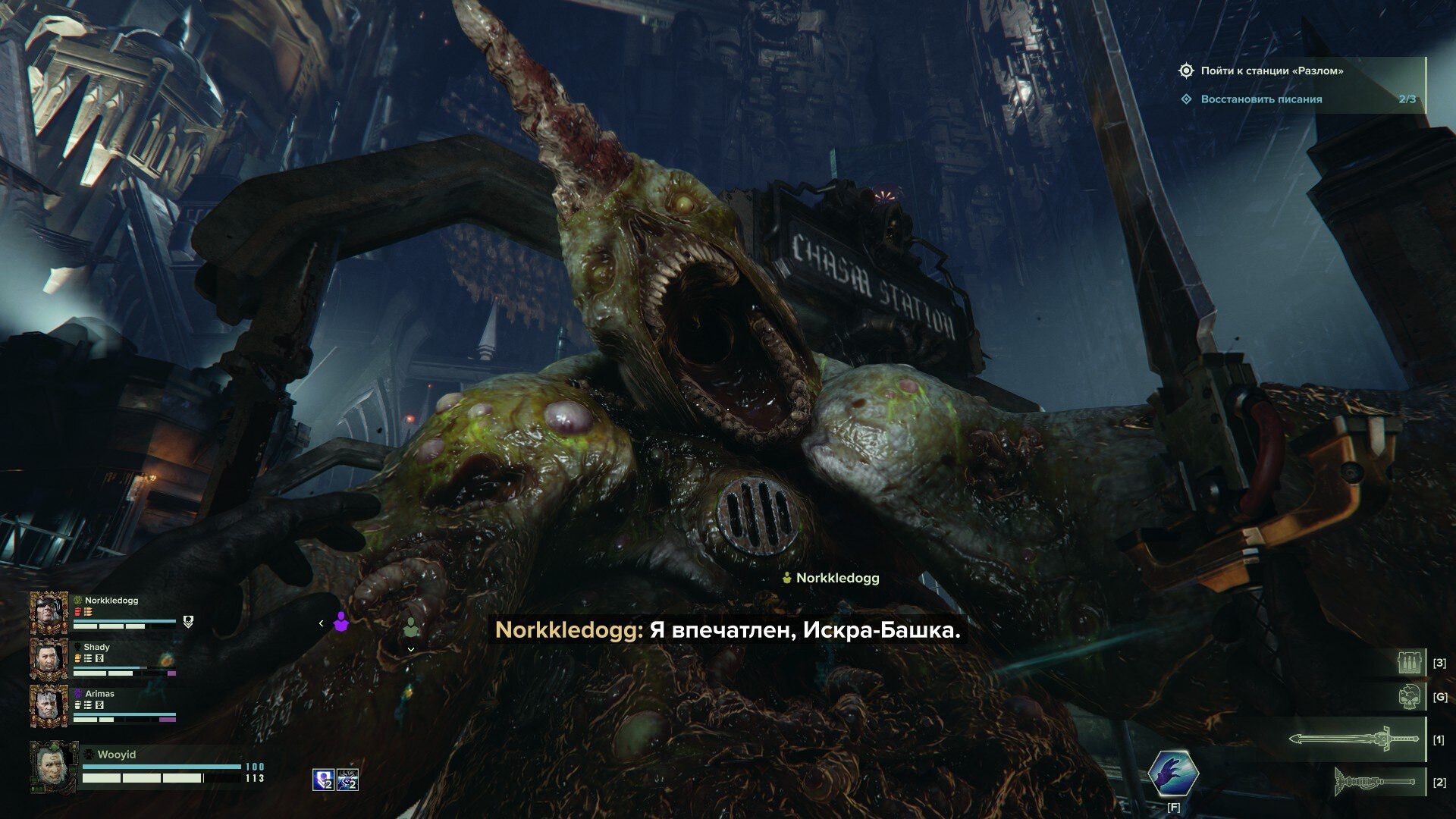Switch to the staff in slot 2
This screenshot has width=1456, height=819.
point(1375,781)
